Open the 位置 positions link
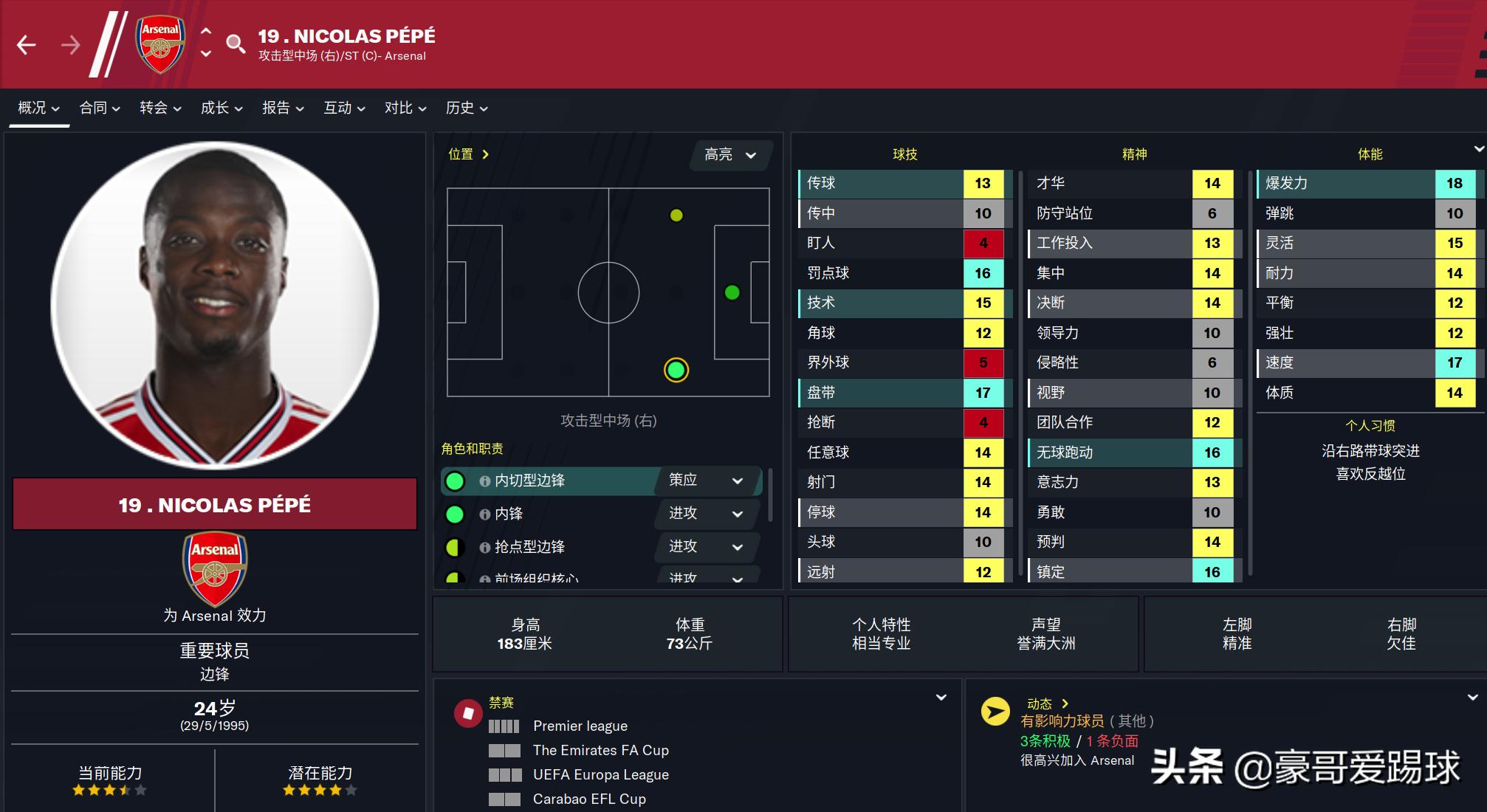This screenshot has height=812, width=1487. [468, 154]
